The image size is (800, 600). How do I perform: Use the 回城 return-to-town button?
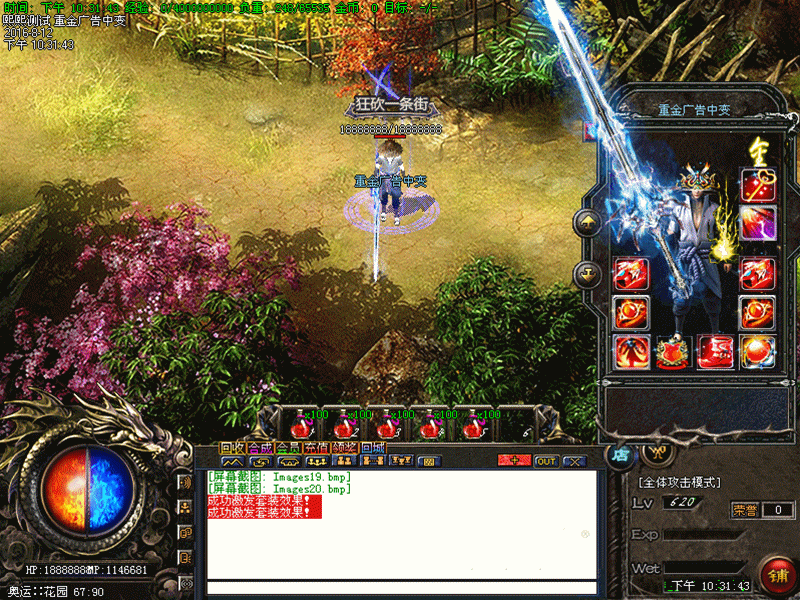tap(373, 448)
